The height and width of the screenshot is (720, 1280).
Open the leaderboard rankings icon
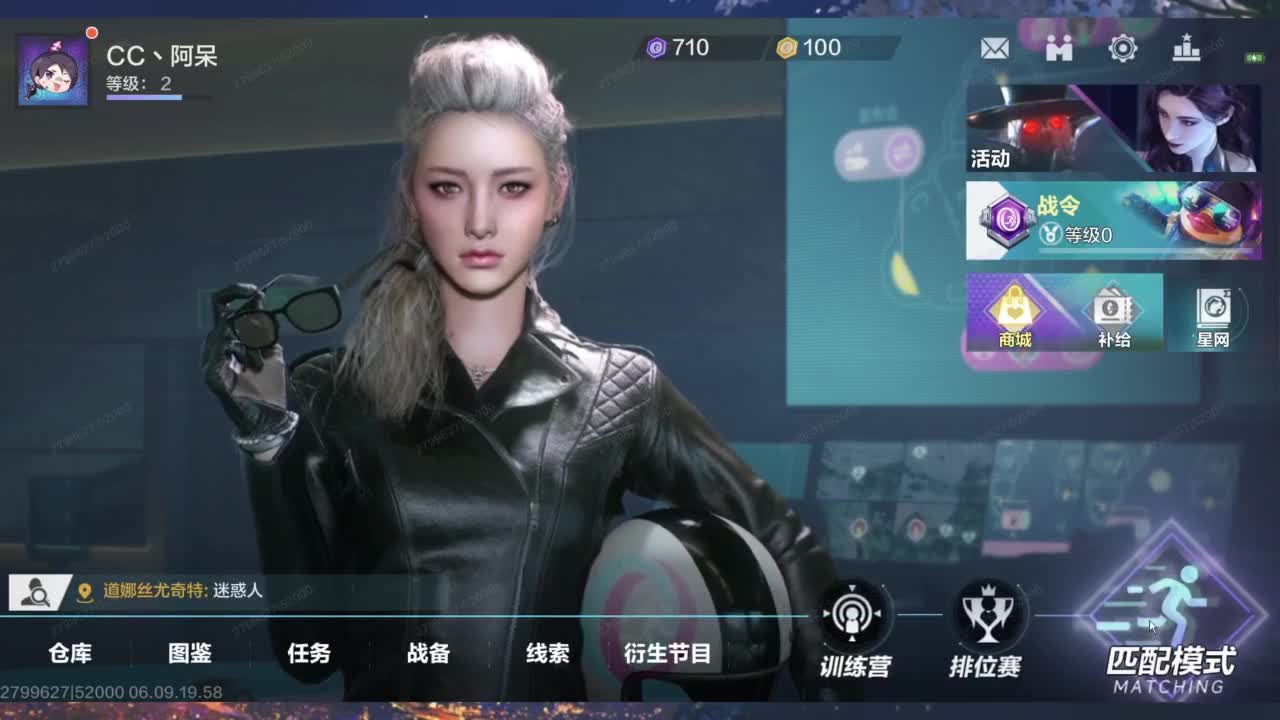pyautogui.click(x=1187, y=47)
